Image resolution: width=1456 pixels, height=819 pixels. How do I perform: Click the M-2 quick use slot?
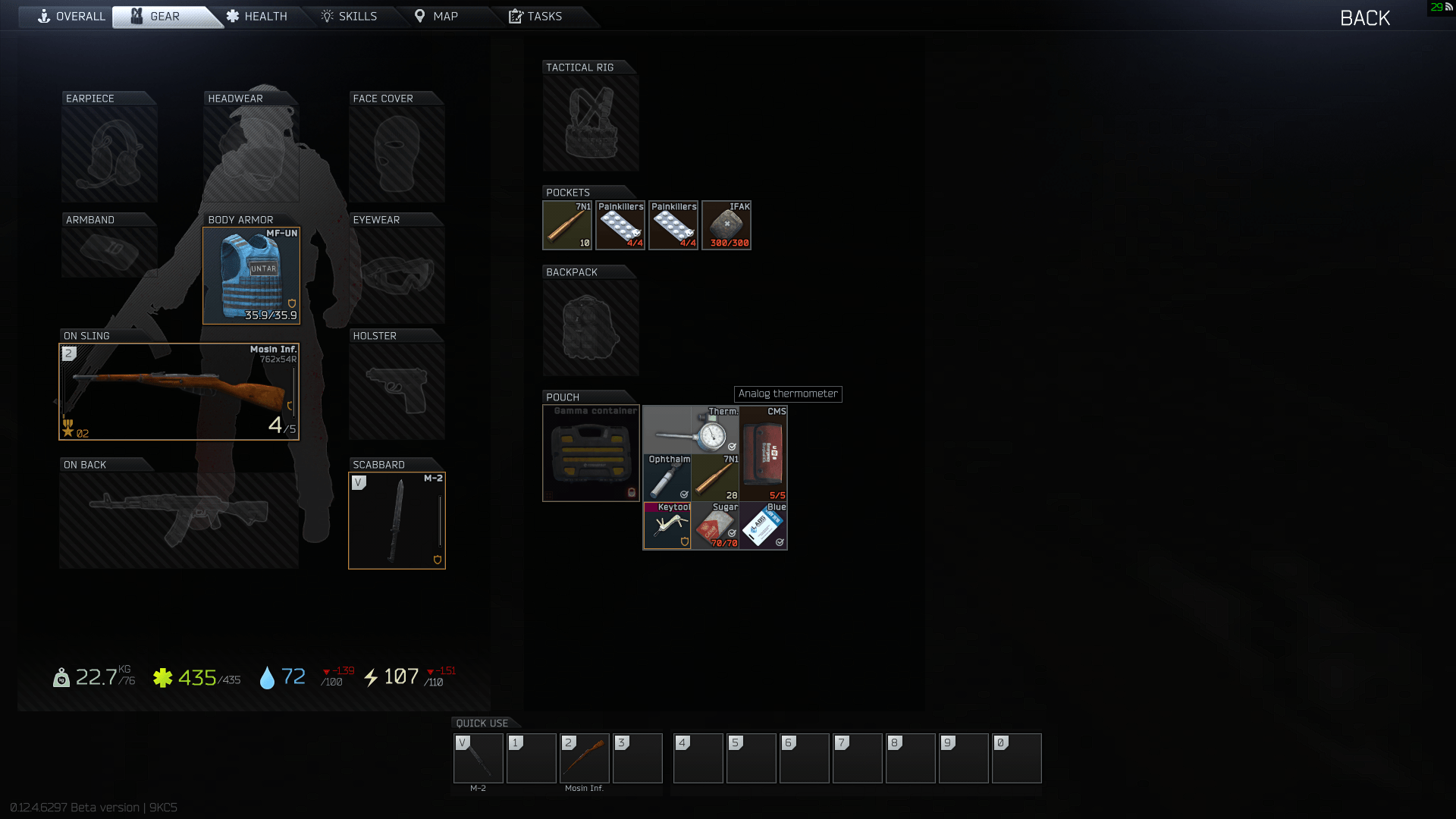click(x=478, y=758)
